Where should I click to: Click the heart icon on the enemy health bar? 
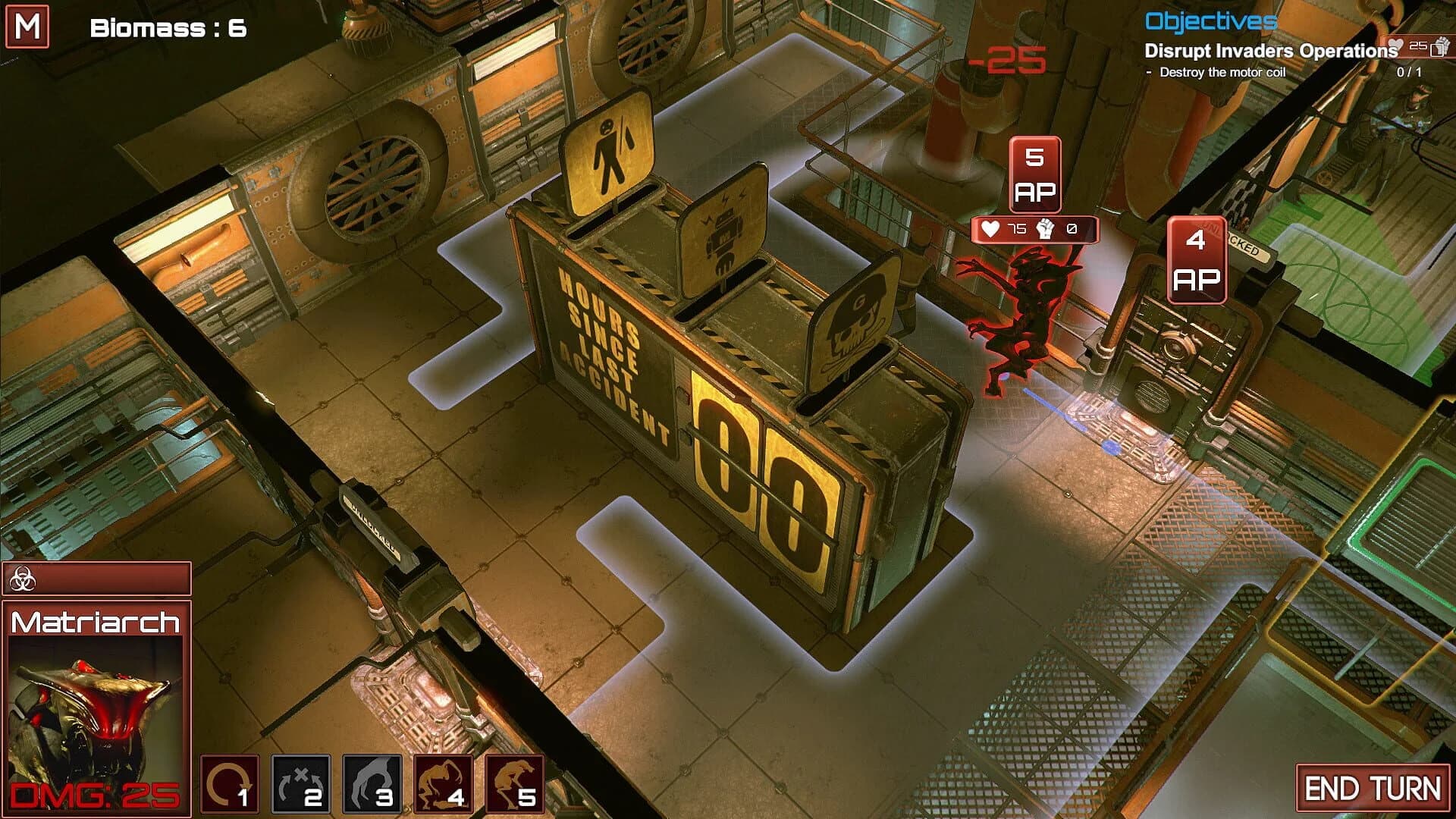(990, 228)
